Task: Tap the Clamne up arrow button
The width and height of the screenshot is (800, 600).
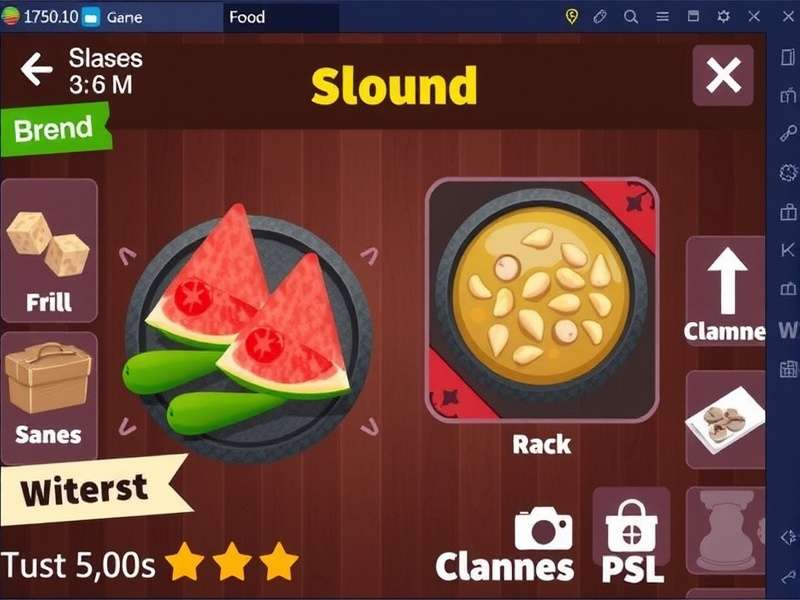Action: [726, 292]
